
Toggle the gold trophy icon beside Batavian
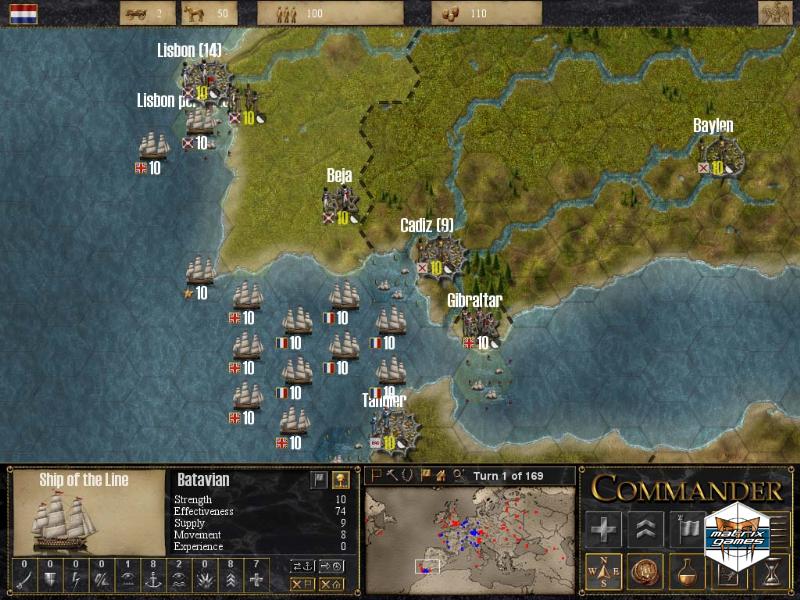[x=340, y=480]
